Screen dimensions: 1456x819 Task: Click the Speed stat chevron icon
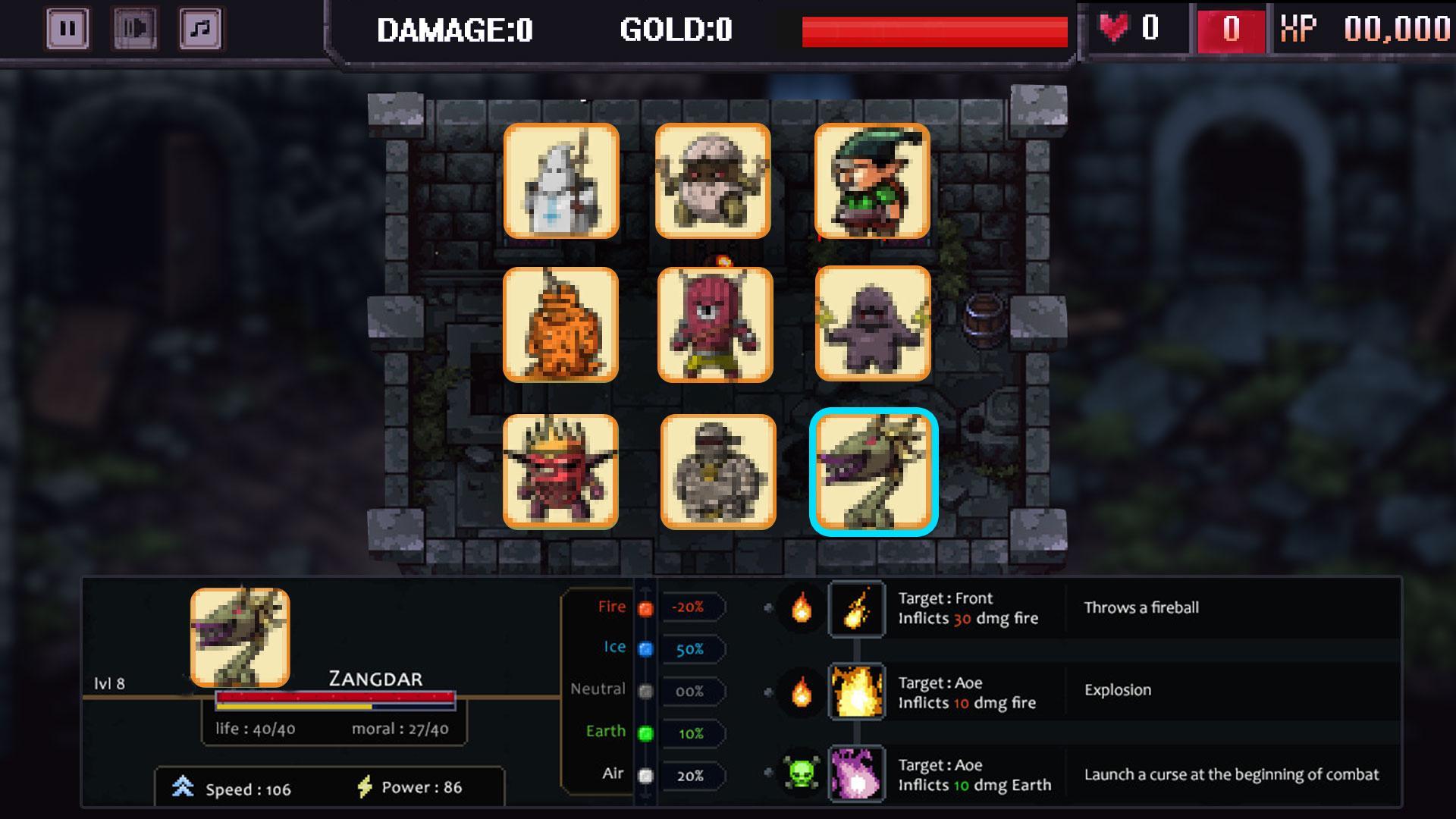pos(185,787)
